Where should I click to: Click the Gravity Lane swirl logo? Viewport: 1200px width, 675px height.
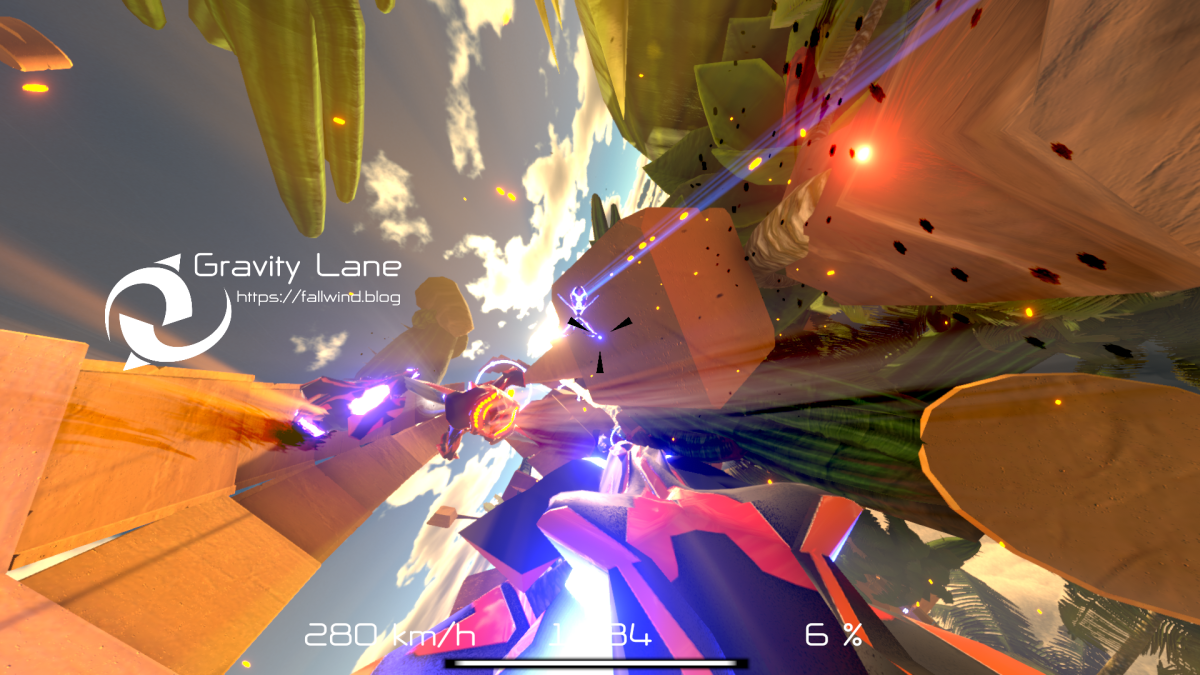click(x=167, y=311)
